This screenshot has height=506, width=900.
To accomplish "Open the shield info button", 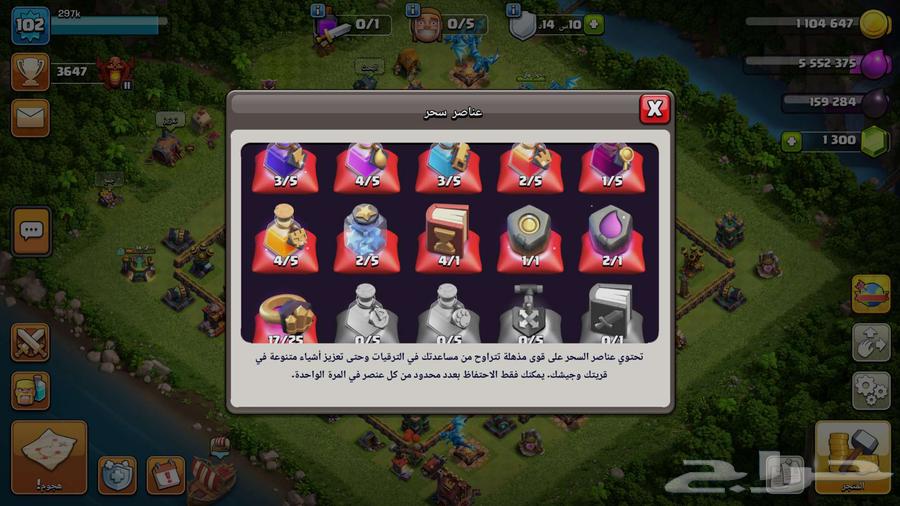I will click(514, 10).
